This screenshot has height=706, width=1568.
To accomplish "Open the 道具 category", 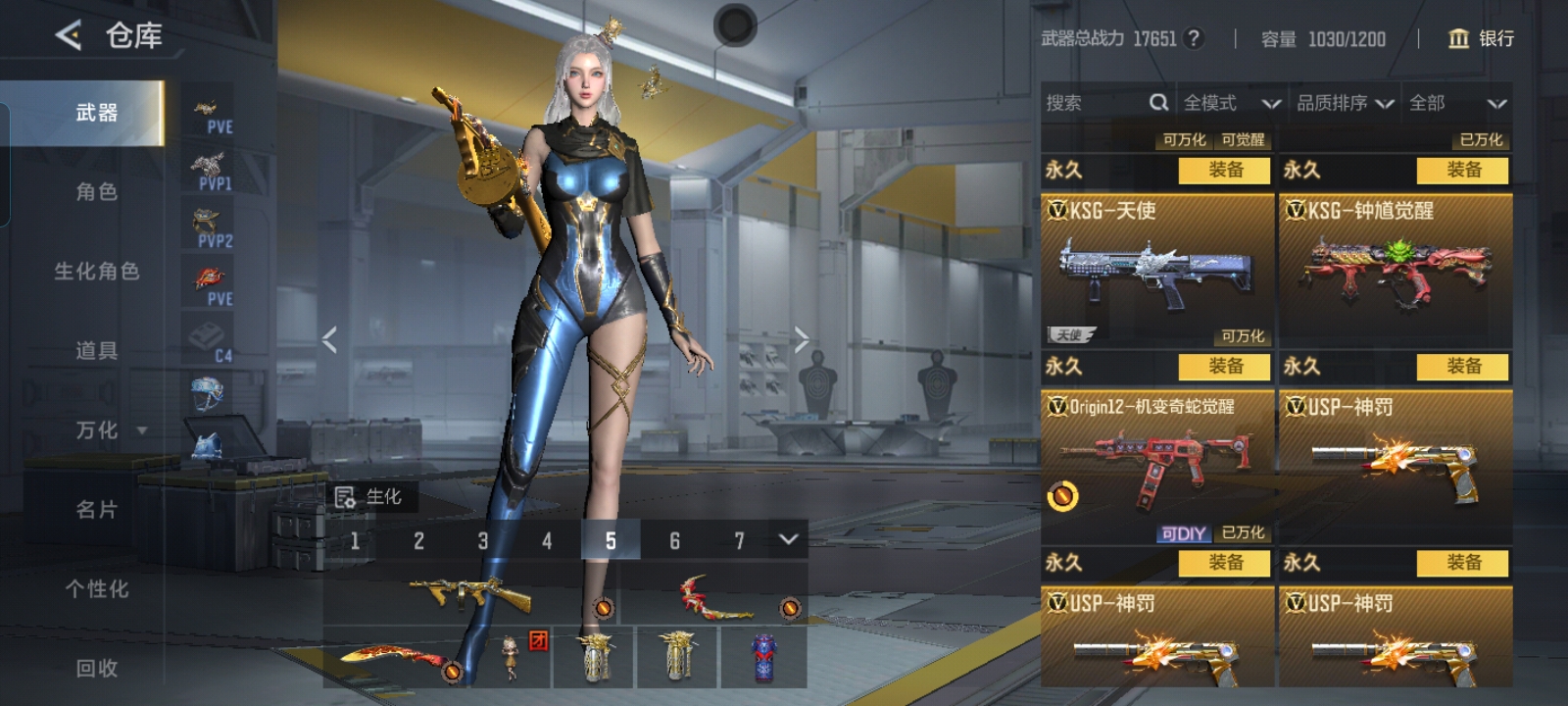I will (96, 351).
